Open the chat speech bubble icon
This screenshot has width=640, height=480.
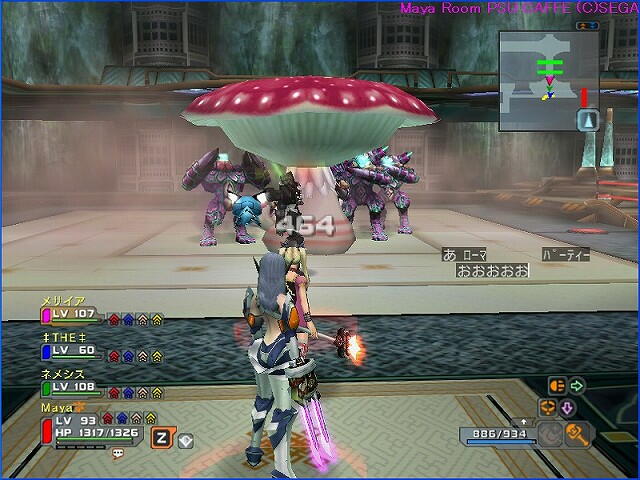click(x=117, y=453)
